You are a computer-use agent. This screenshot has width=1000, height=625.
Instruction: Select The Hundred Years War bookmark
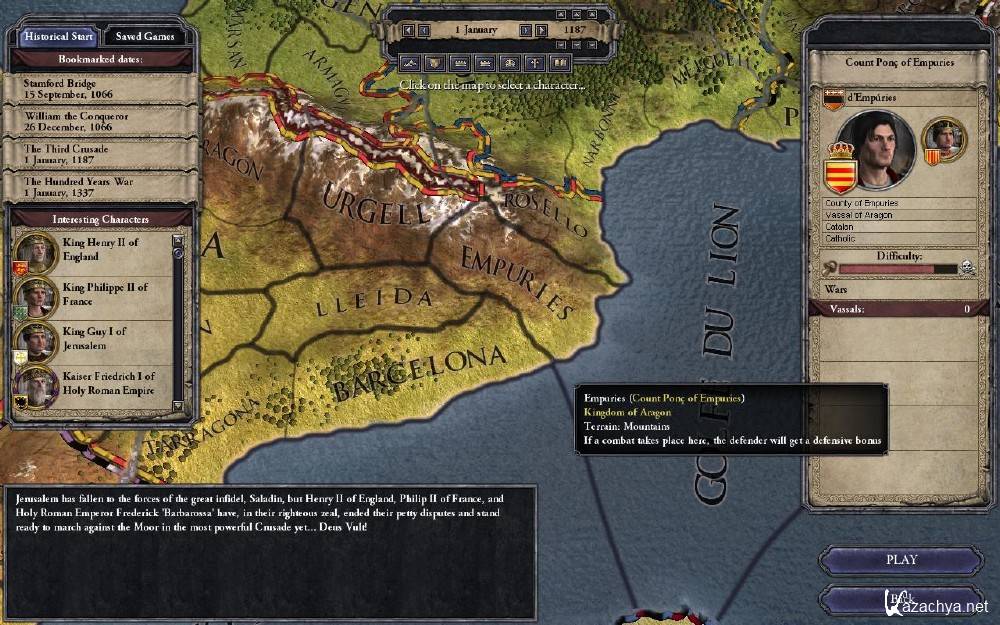99,187
